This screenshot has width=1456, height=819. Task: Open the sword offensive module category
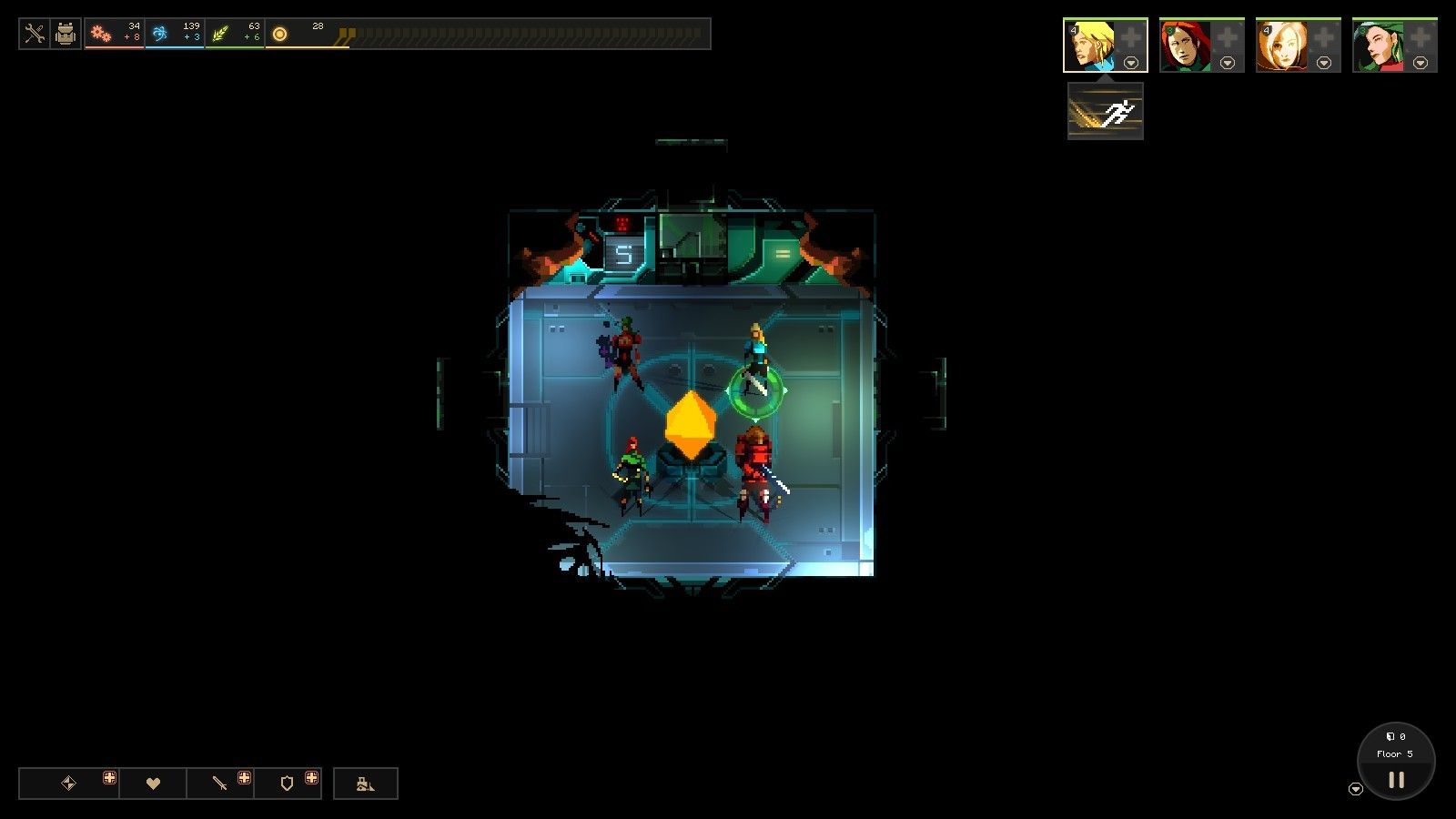[219, 784]
